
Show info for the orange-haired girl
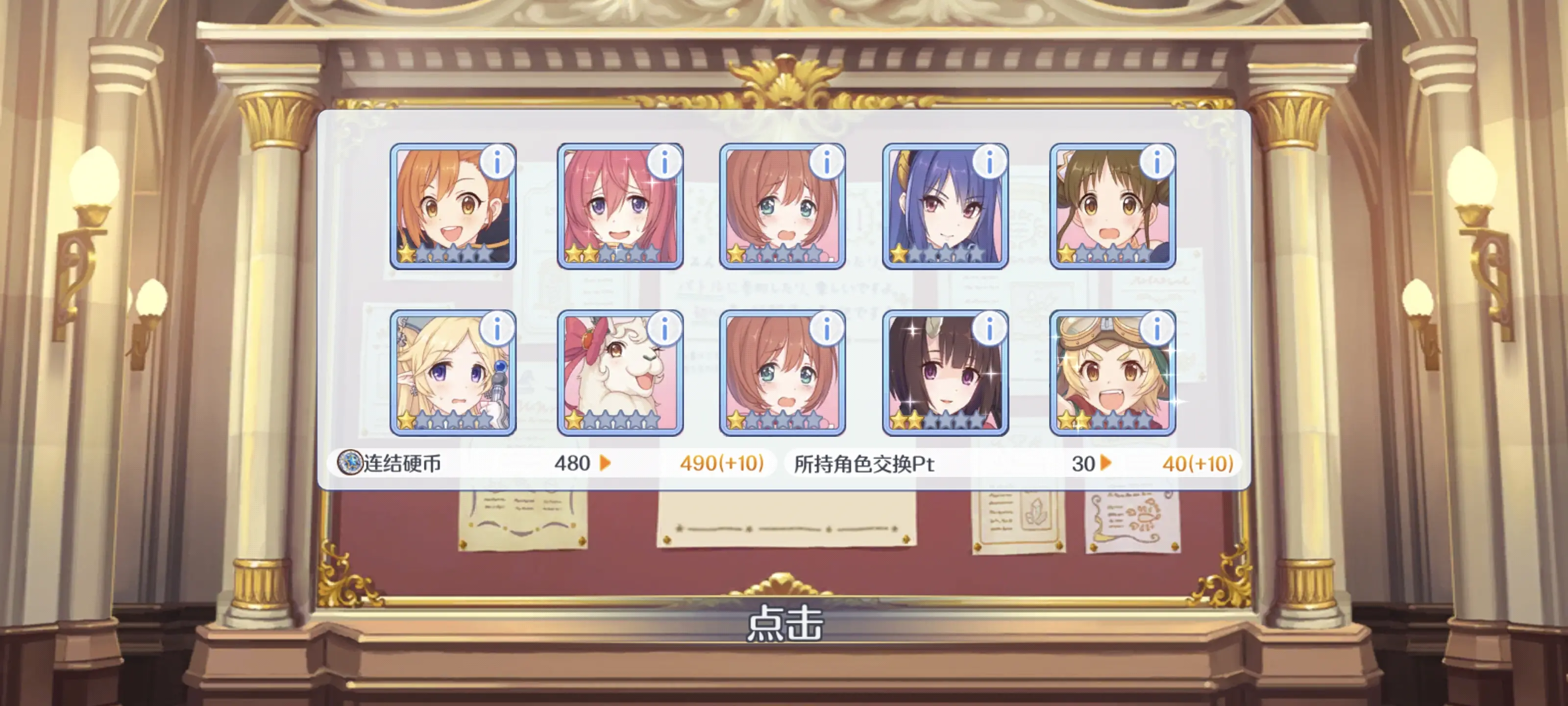pyautogui.click(x=497, y=162)
